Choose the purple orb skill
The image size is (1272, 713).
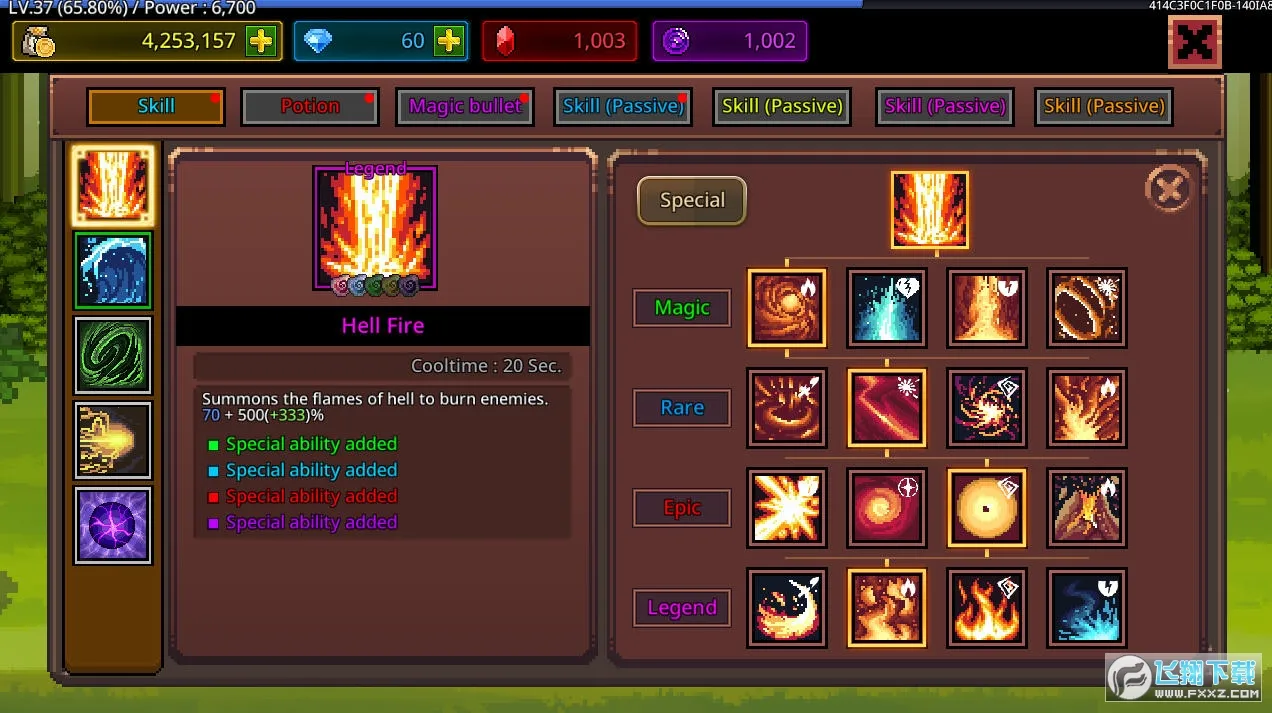pyautogui.click(x=113, y=525)
